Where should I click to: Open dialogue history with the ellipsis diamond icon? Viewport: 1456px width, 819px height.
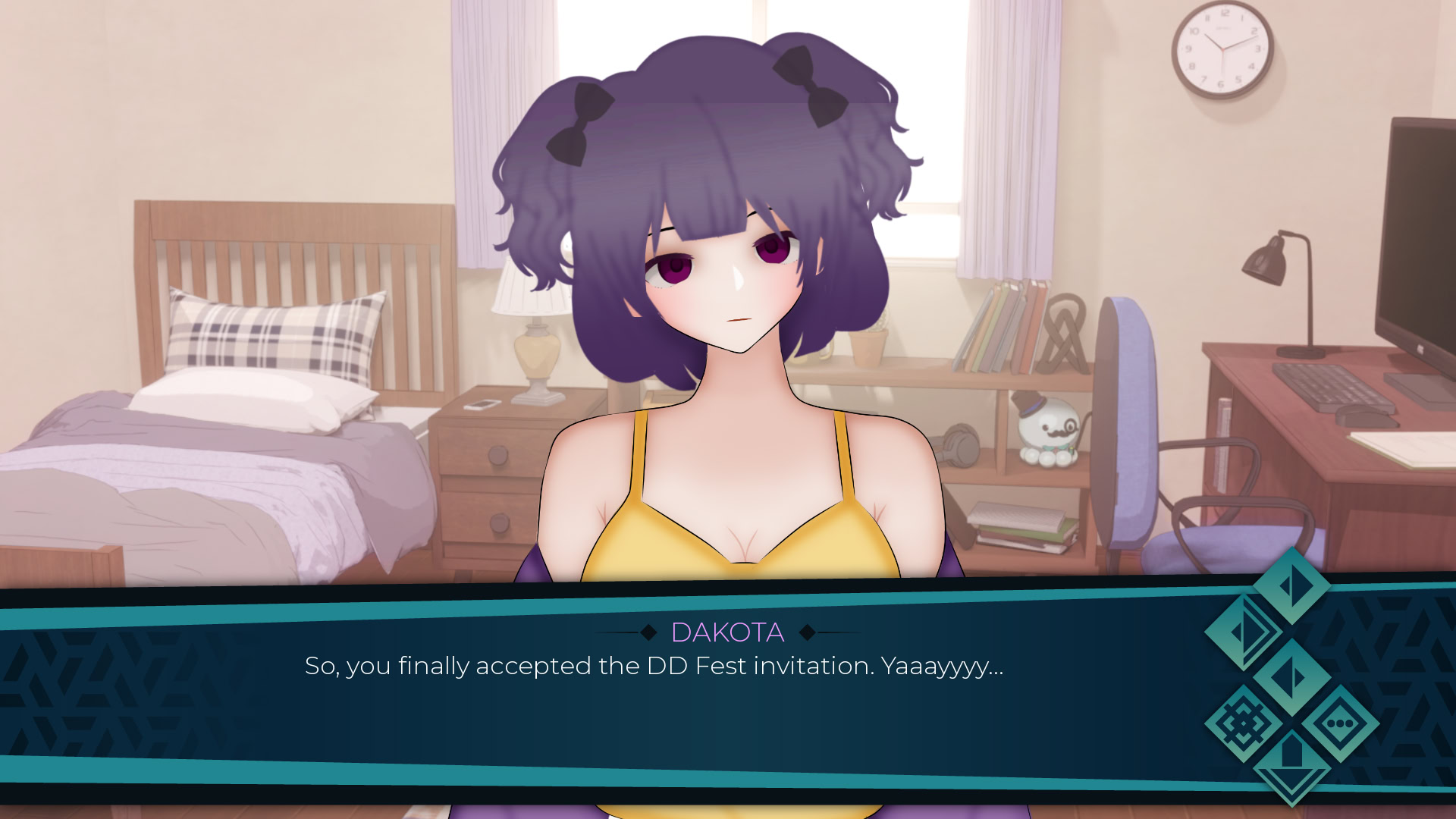(1342, 723)
